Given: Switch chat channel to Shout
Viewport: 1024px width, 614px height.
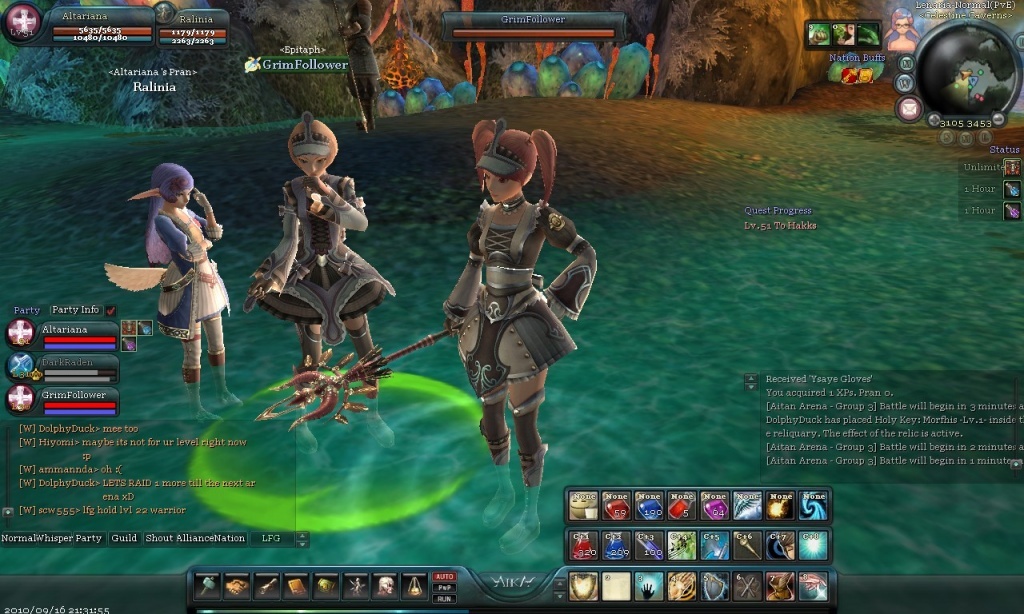Looking at the screenshot, I should pos(160,538).
